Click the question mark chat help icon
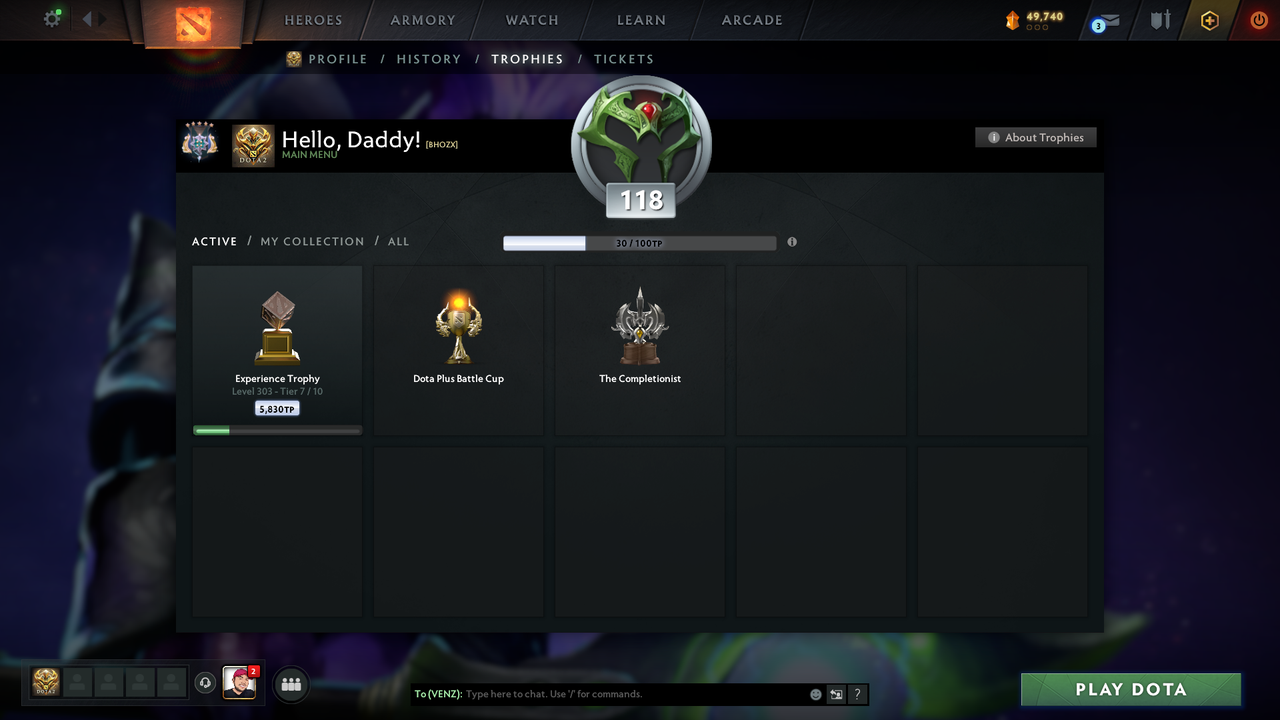Viewport: 1280px width, 720px height. (x=858, y=693)
